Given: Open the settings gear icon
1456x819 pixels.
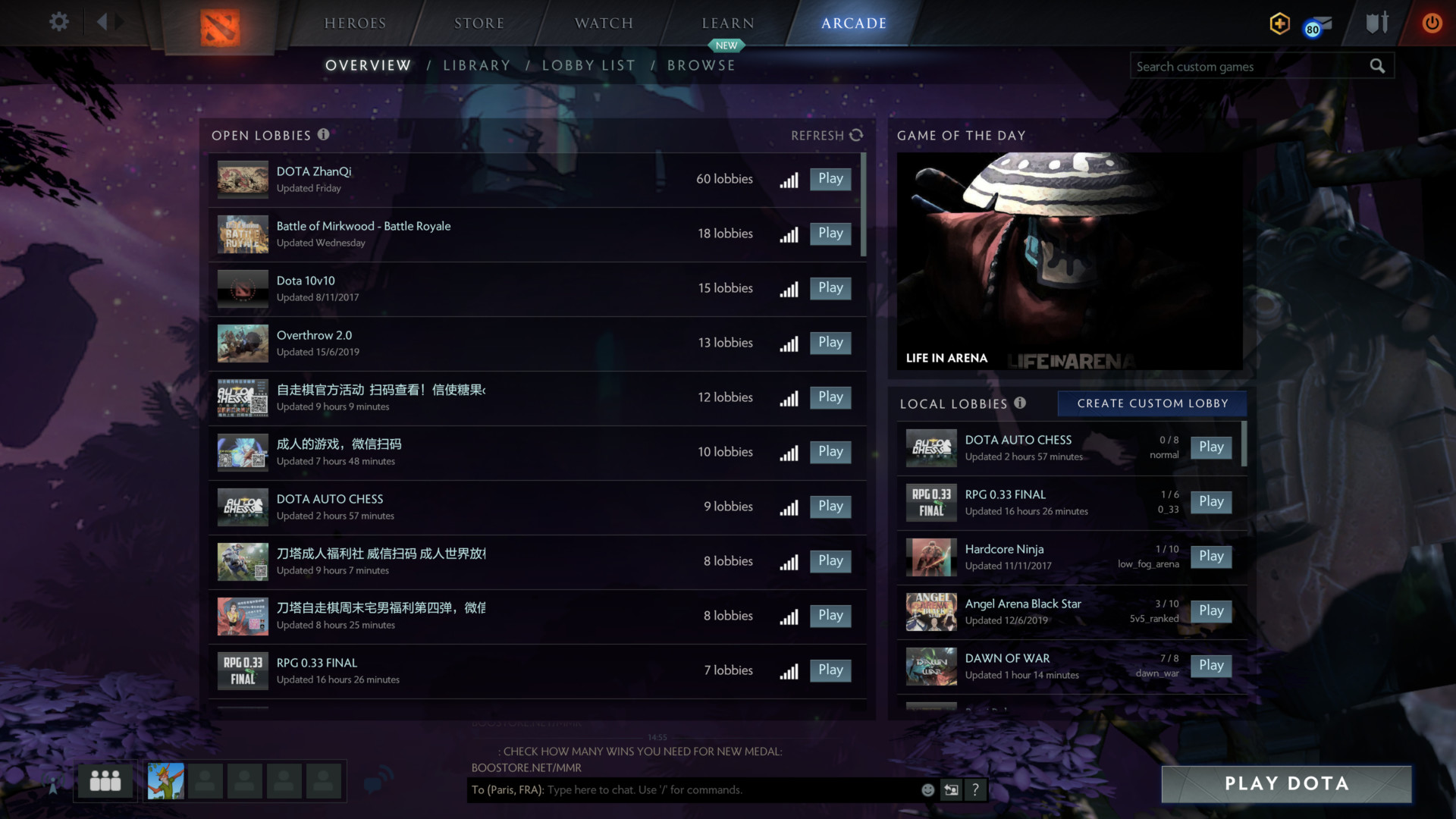Looking at the screenshot, I should point(58,22).
